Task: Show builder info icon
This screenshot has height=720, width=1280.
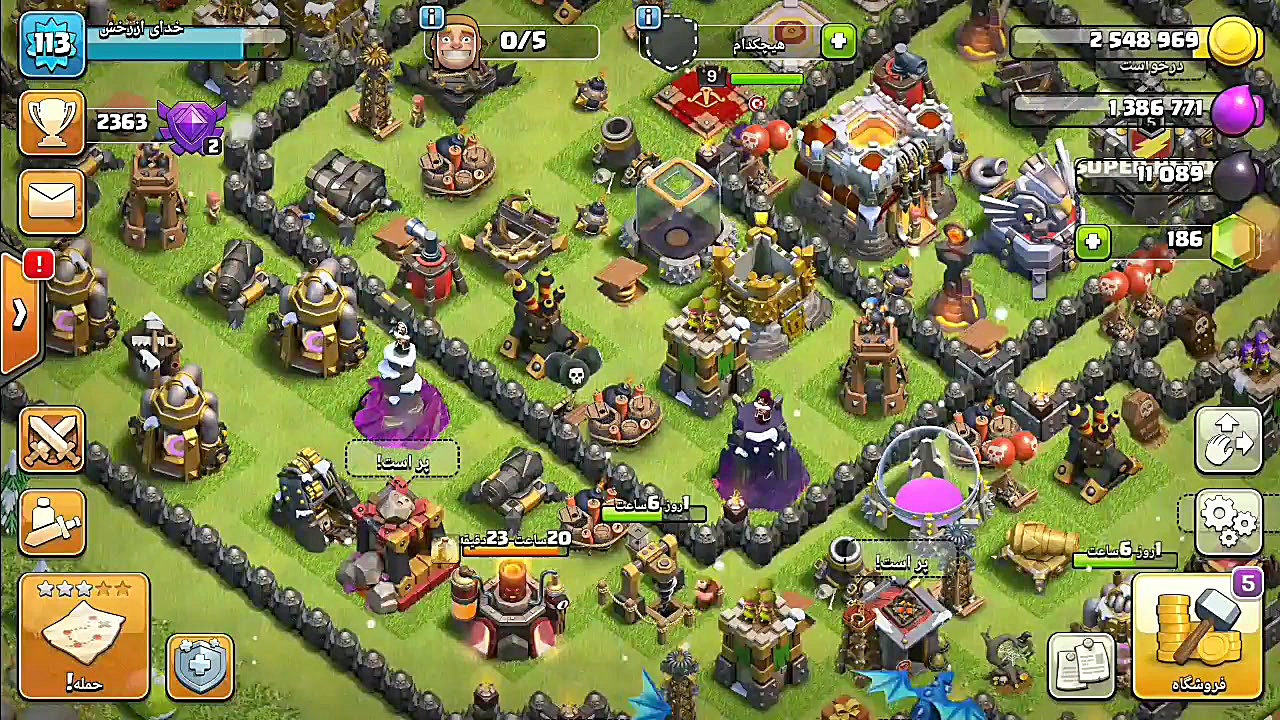Action: coord(432,17)
